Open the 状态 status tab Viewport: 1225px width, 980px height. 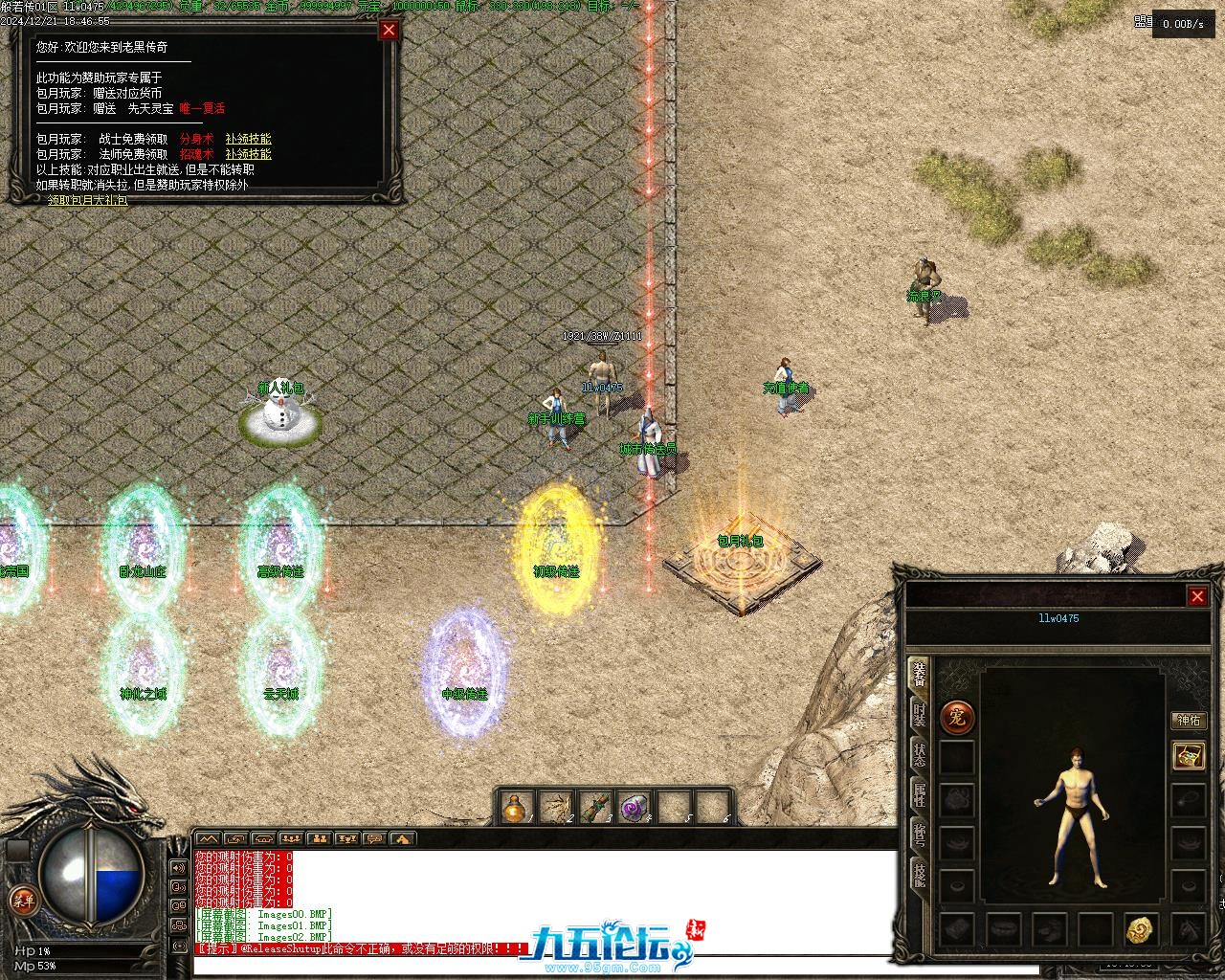point(919,754)
